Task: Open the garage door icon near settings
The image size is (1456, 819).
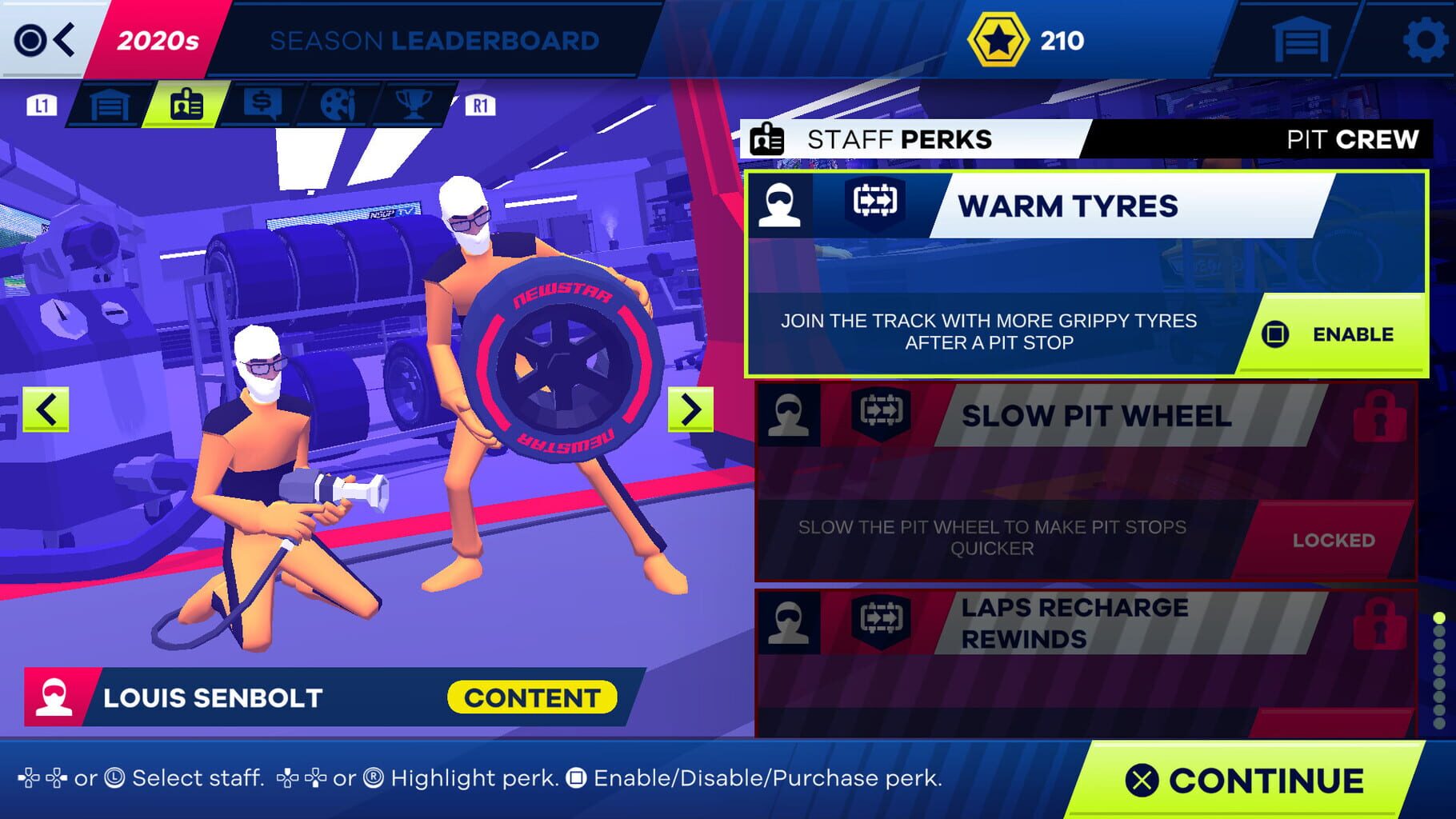Action: pyautogui.click(x=1300, y=38)
